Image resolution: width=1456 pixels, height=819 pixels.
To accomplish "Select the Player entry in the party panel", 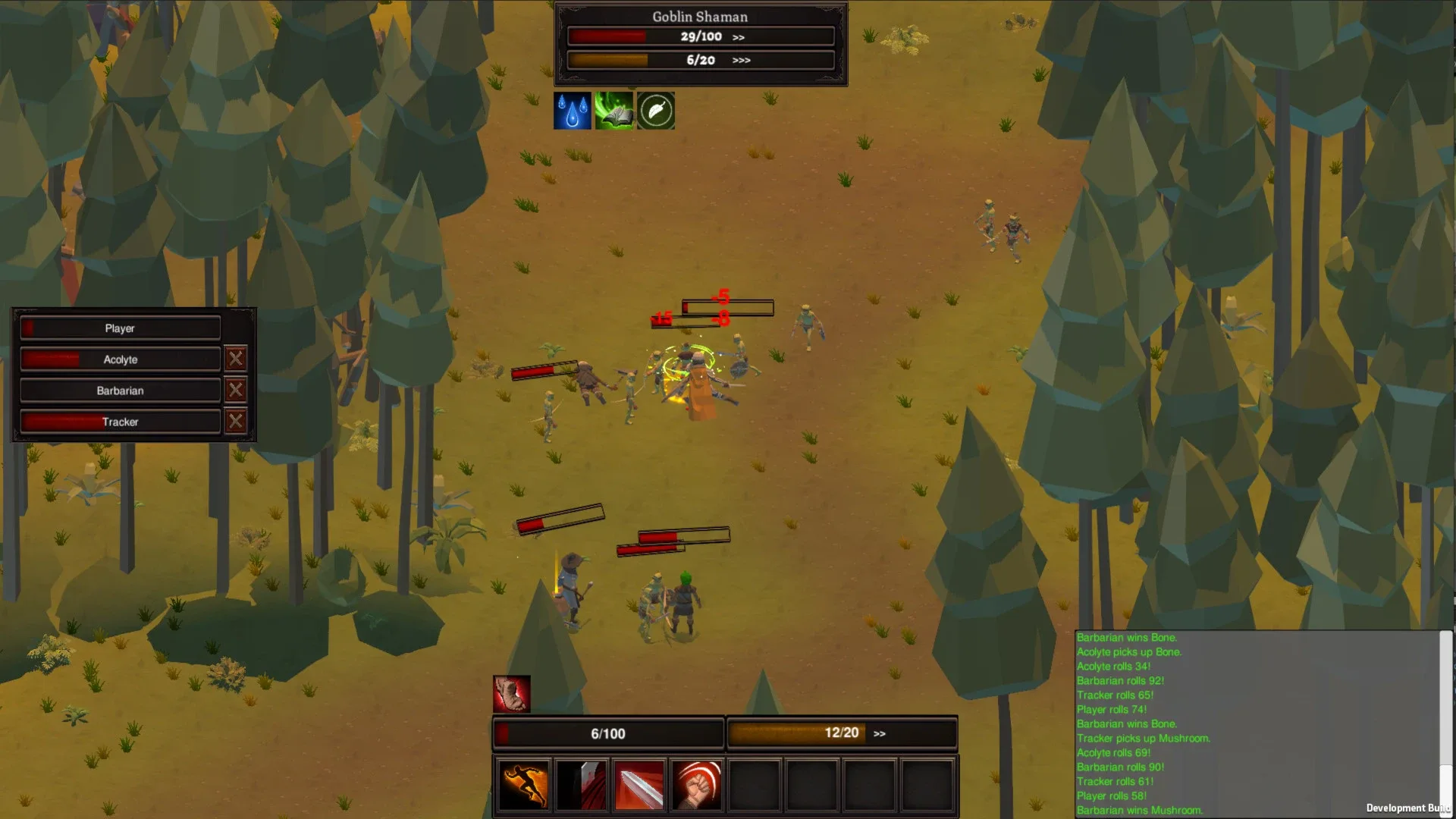I will click(x=119, y=328).
